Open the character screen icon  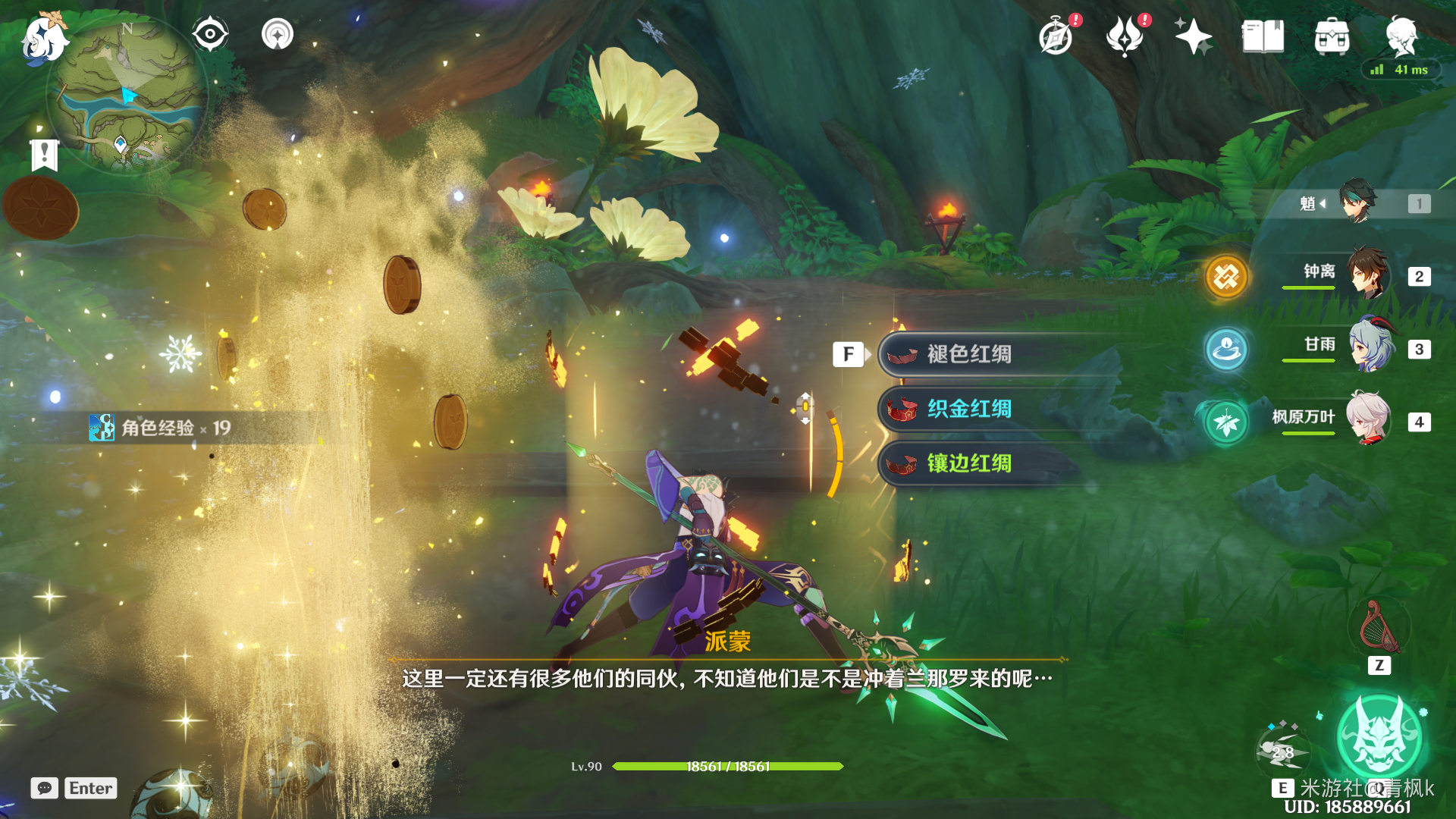coord(1401,35)
